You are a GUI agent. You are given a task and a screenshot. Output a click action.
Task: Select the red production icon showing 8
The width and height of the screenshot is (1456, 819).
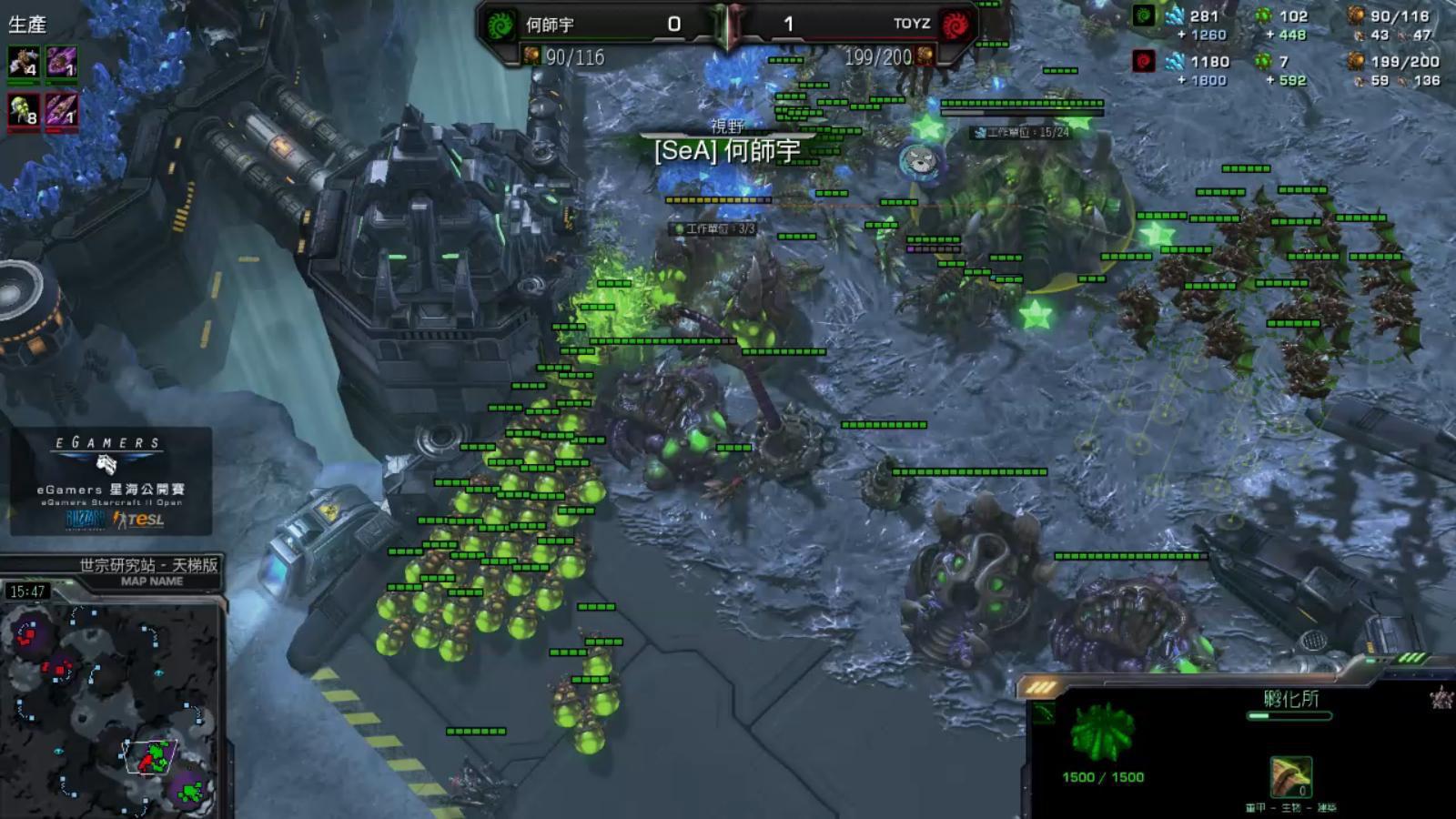coord(24,111)
